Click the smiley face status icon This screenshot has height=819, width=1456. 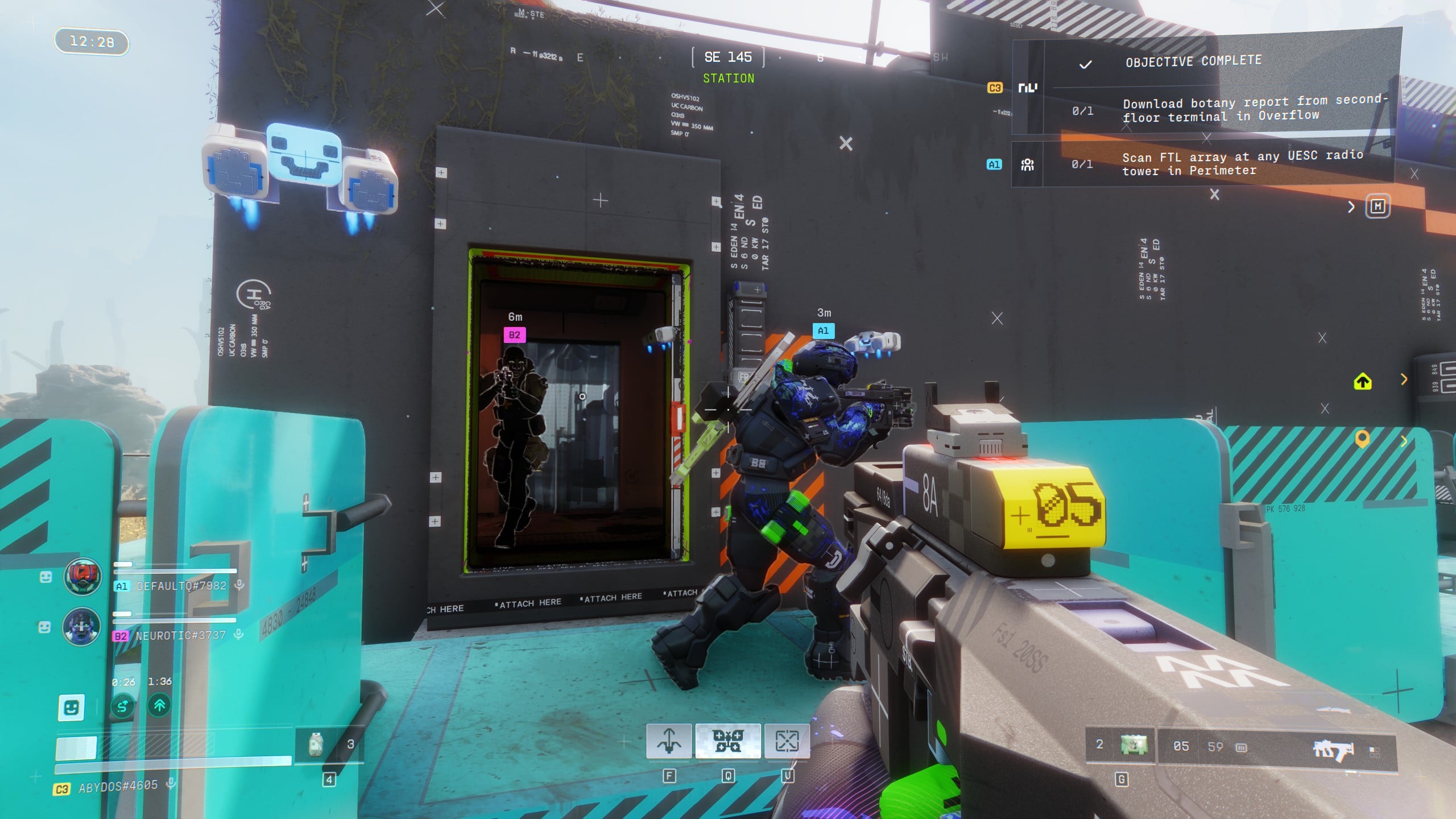(x=71, y=708)
